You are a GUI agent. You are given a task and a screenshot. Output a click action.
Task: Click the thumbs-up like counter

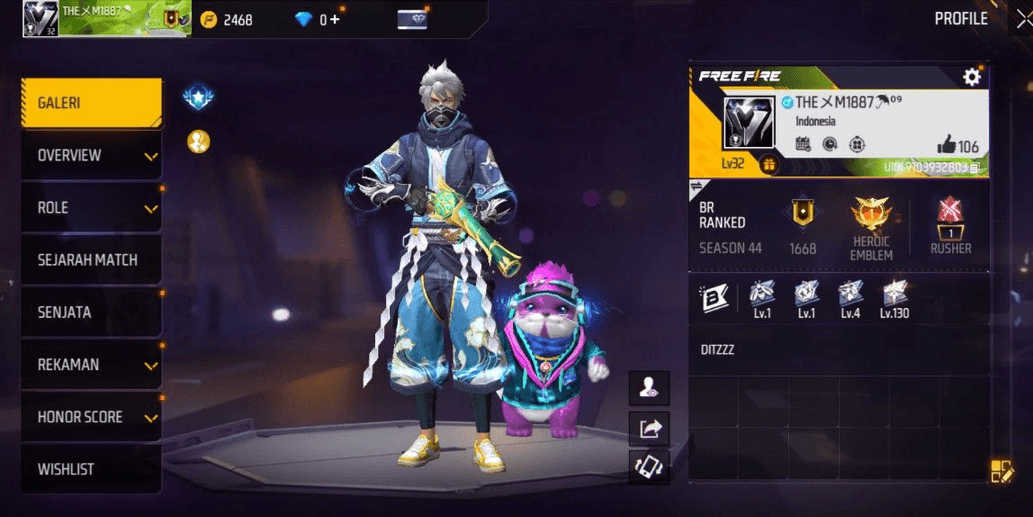(x=957, y=146)
